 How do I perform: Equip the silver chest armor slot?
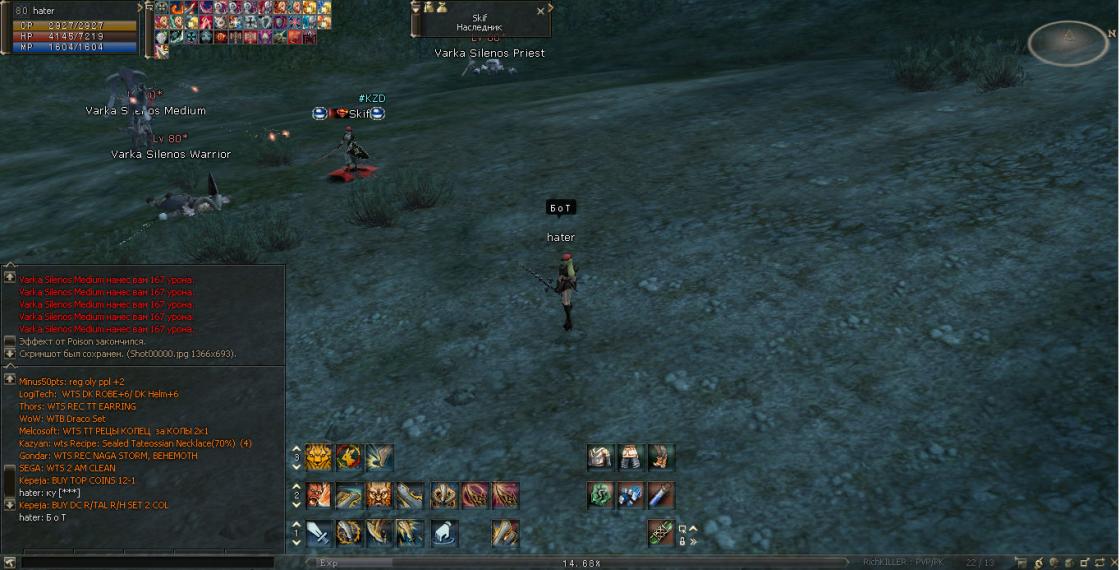(x=600, y=458)
